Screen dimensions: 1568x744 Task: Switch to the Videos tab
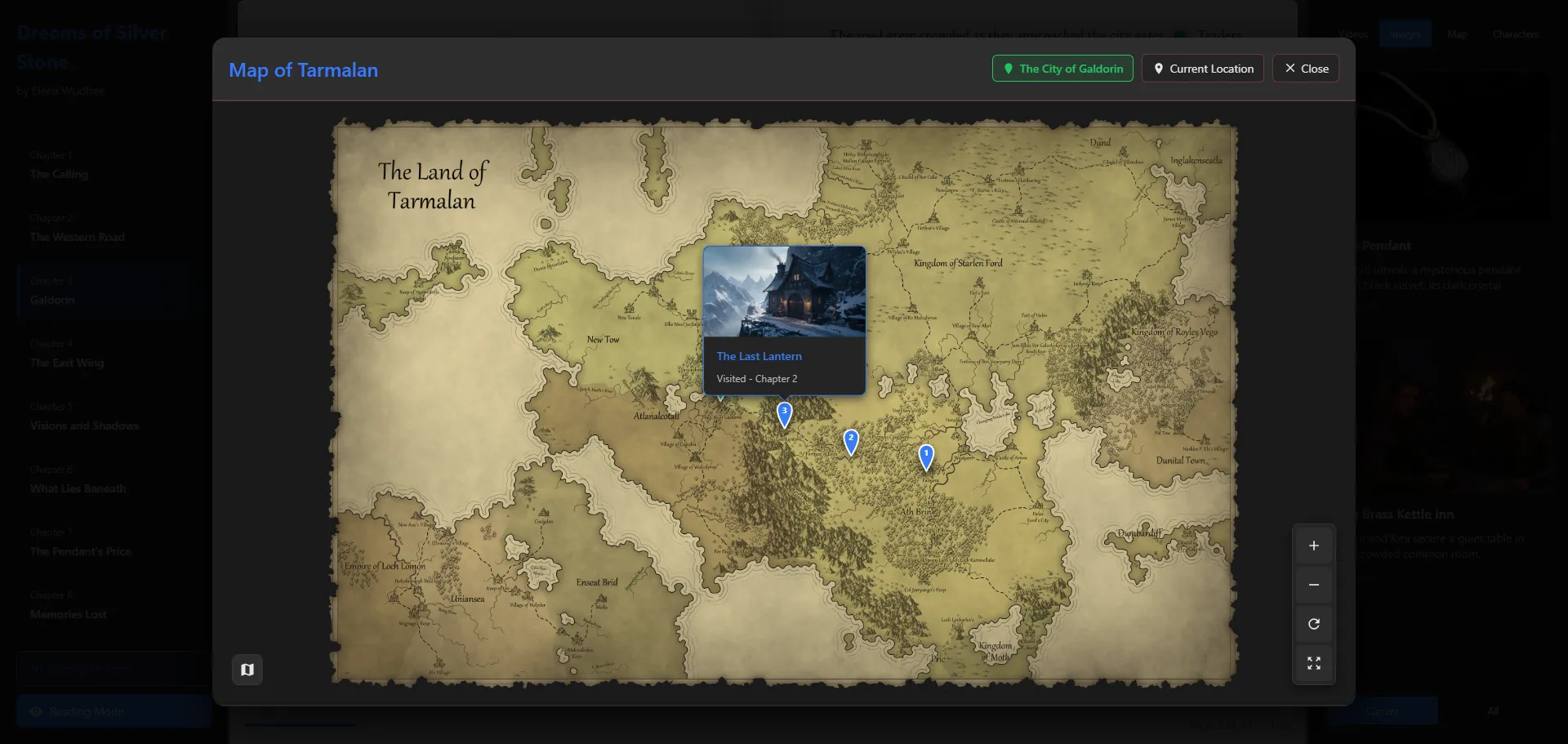pos(1353,33)
